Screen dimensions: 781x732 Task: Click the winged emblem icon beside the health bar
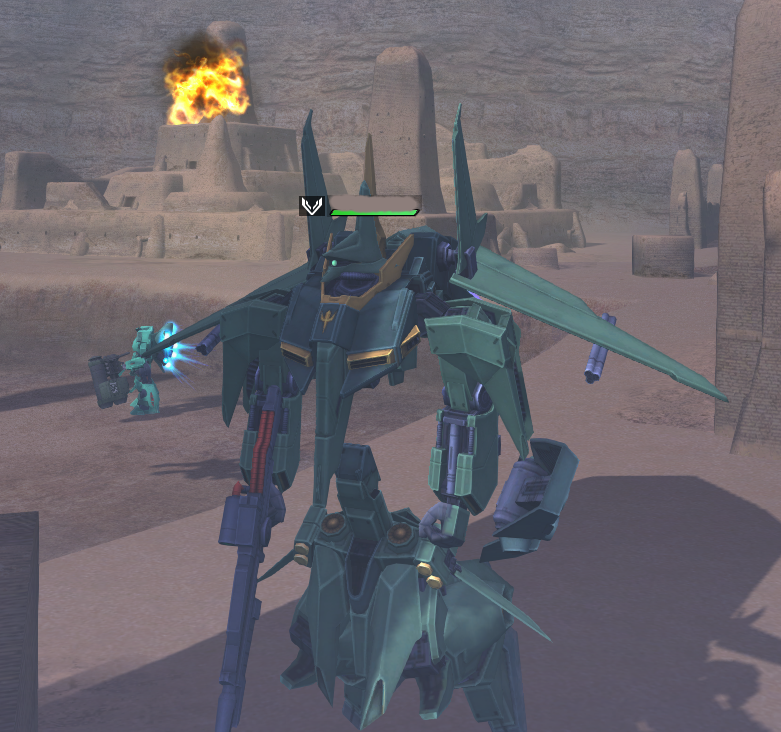[x=312, y=206]
